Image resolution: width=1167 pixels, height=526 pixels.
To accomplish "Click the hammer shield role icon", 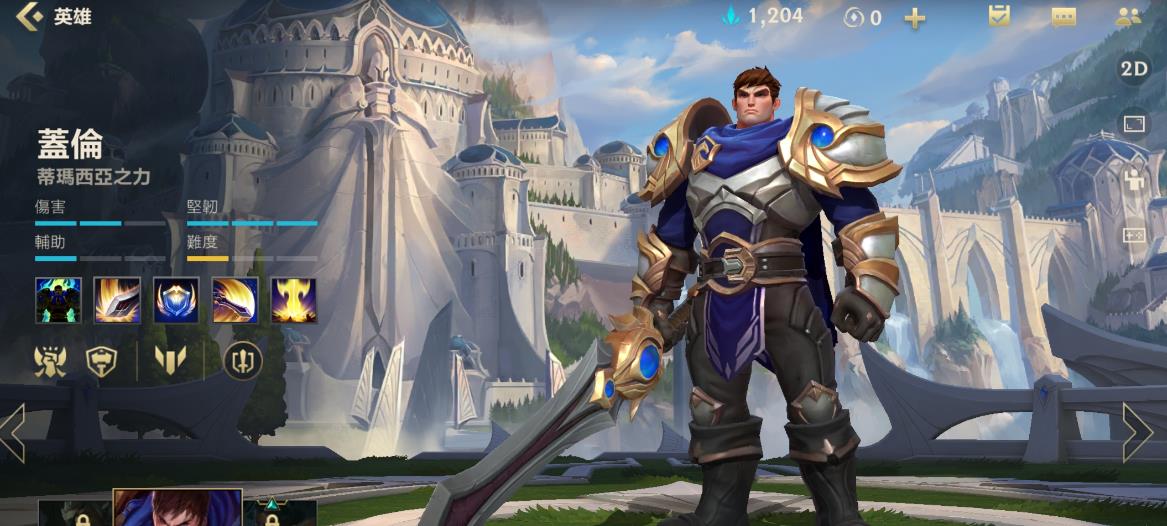I will (x=101, y=361).
